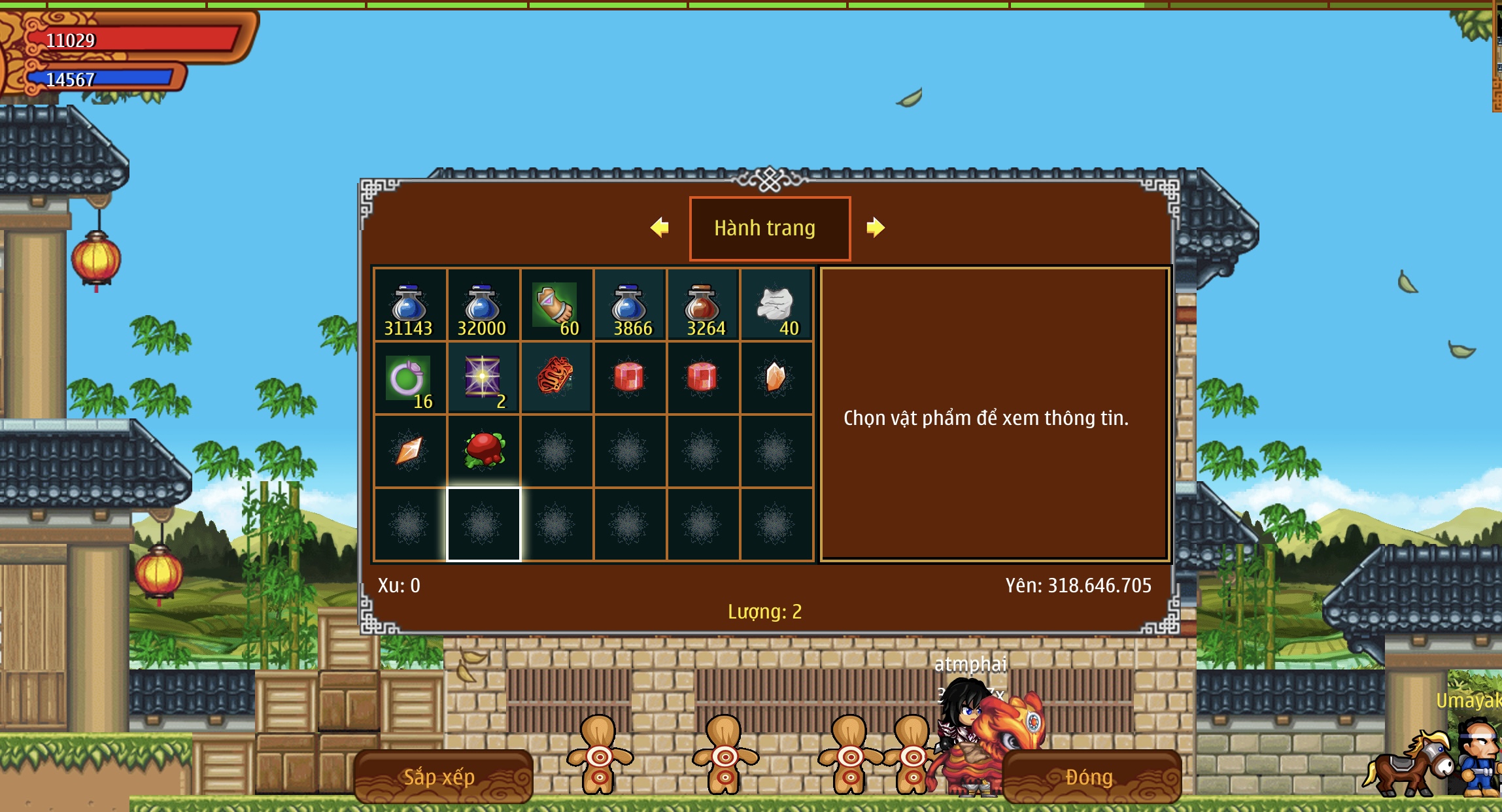Image resolution: width=1502 pixels, height=812 pixels.
Task: Choose the green ring stack of 16
Action: point(409,378)
